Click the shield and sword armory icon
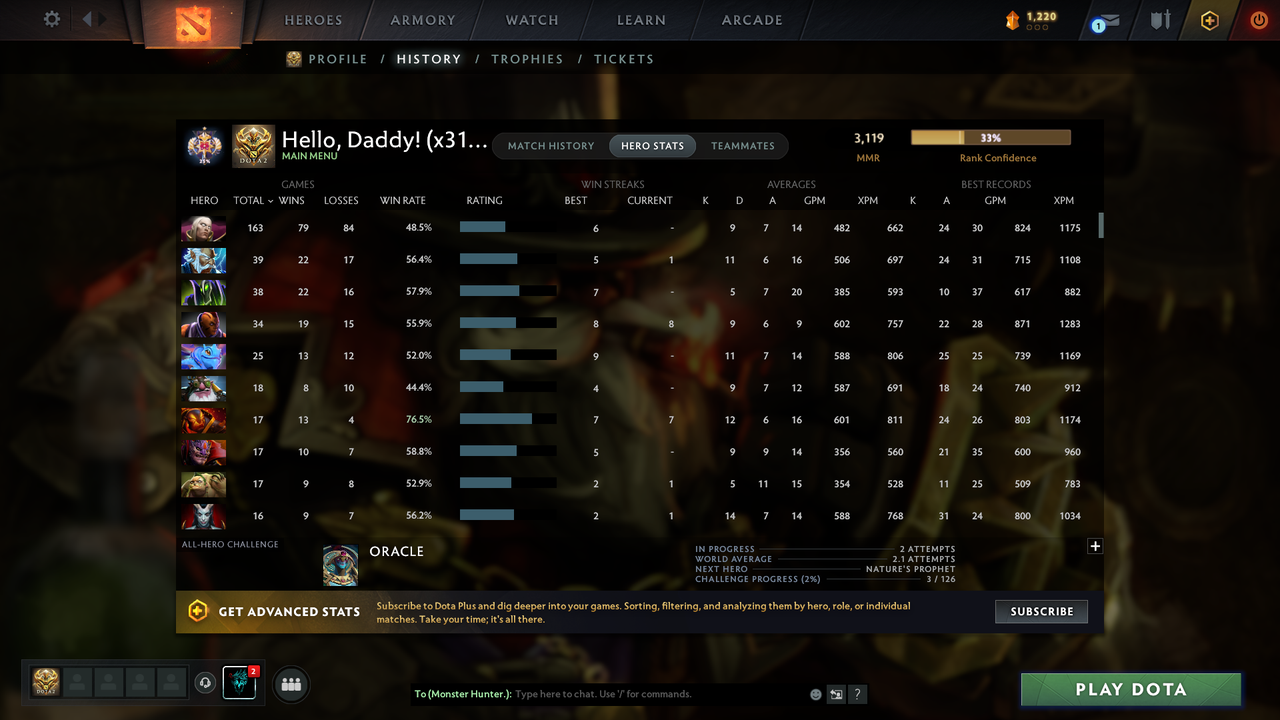 [x=1159, y=19]
